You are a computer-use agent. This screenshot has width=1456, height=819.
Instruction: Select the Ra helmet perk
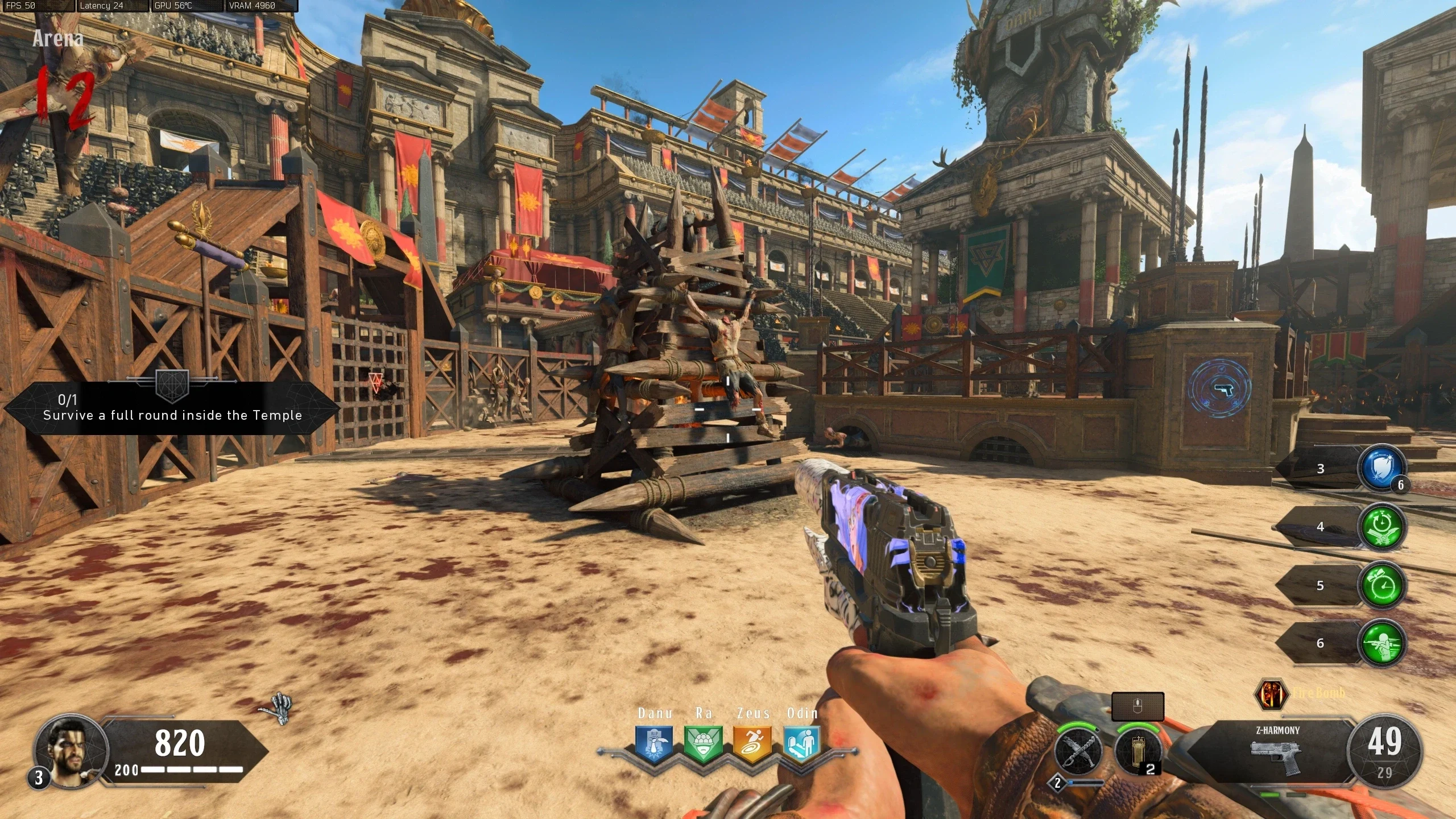[704, 743]
